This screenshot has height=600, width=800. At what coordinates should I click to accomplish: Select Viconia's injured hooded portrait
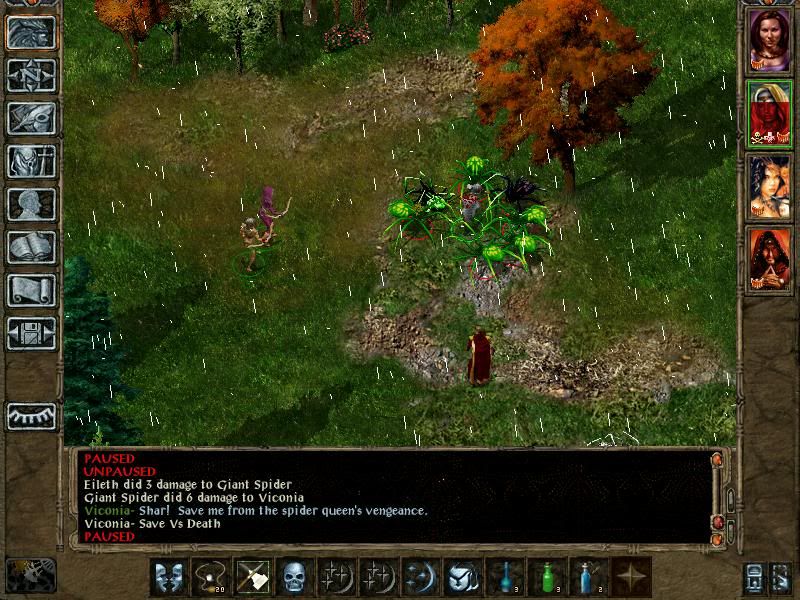pos(769,114)
